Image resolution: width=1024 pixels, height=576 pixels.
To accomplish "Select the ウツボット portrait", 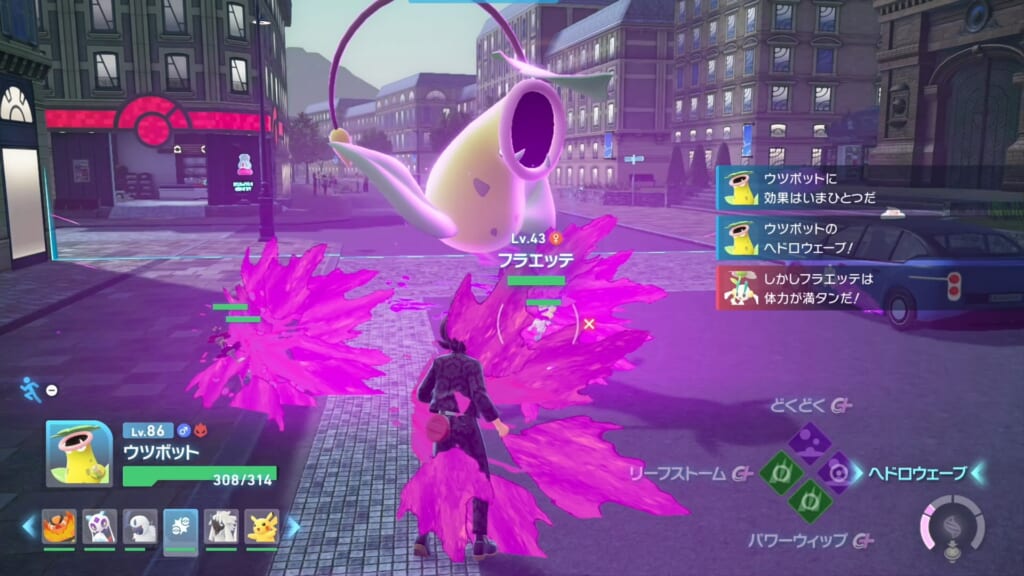I will [x=78, y=453].
